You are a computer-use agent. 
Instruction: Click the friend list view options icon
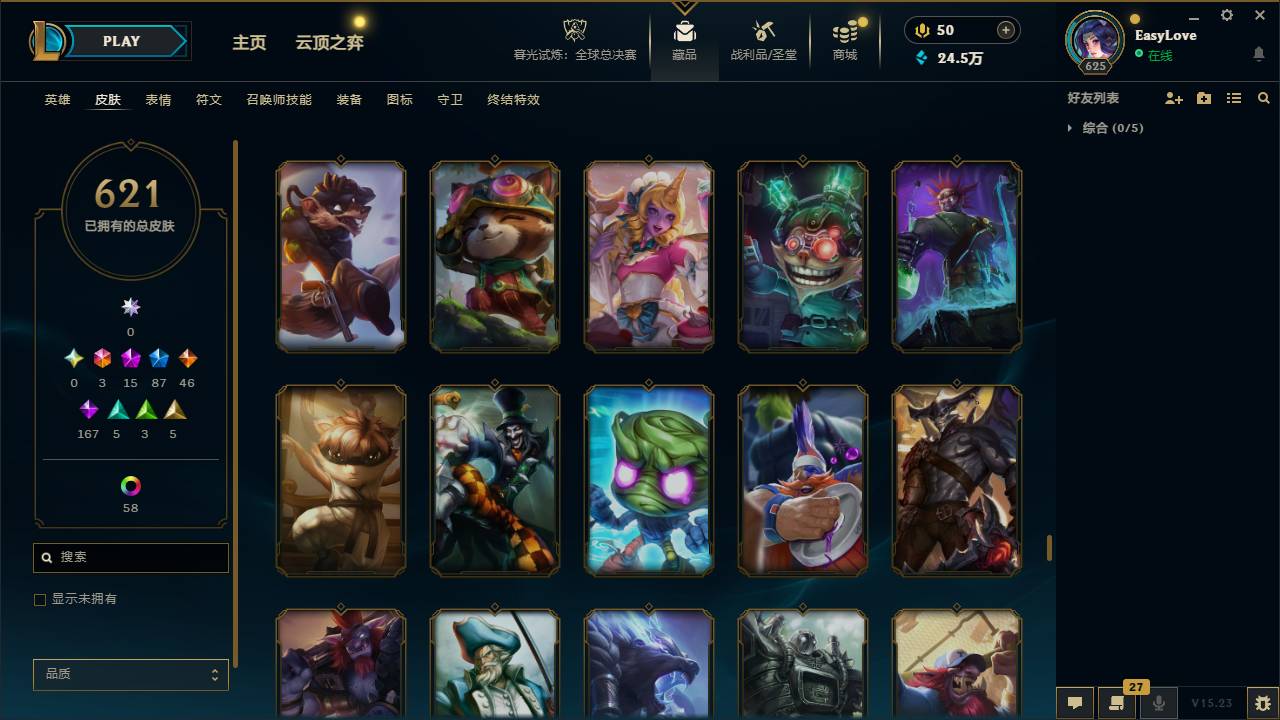(1233, 97)
